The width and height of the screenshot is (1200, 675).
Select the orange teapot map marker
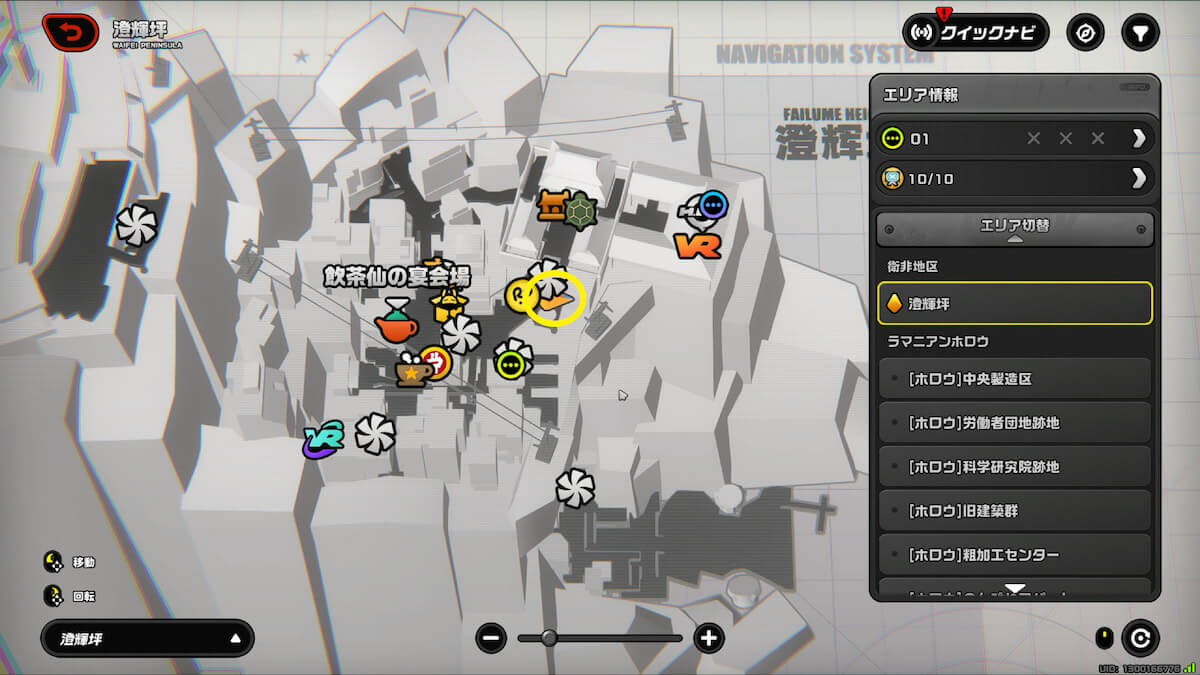click(x=395, y=322)
